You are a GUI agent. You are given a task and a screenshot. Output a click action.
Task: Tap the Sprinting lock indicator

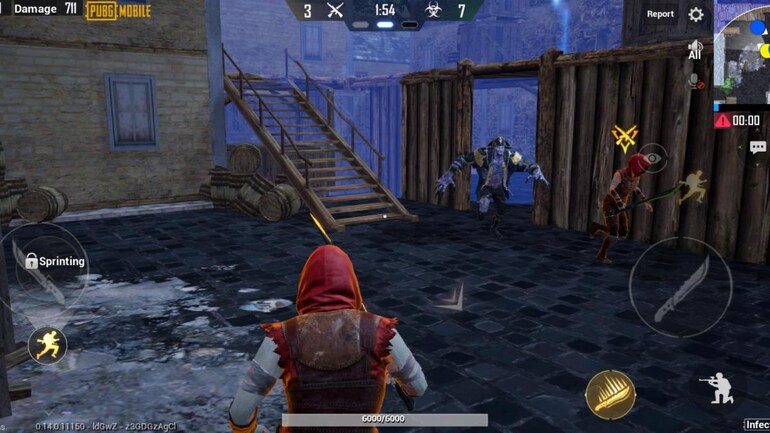54,261
